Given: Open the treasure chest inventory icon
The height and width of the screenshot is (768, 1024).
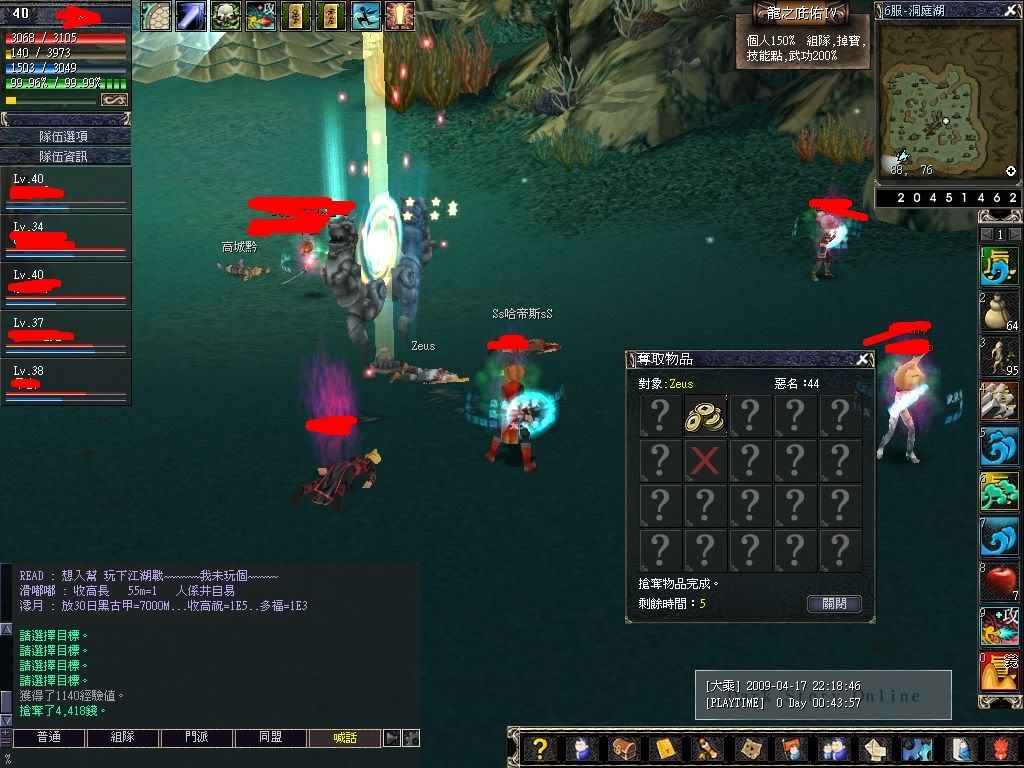Looking at the screenshot, I should 622,749.
